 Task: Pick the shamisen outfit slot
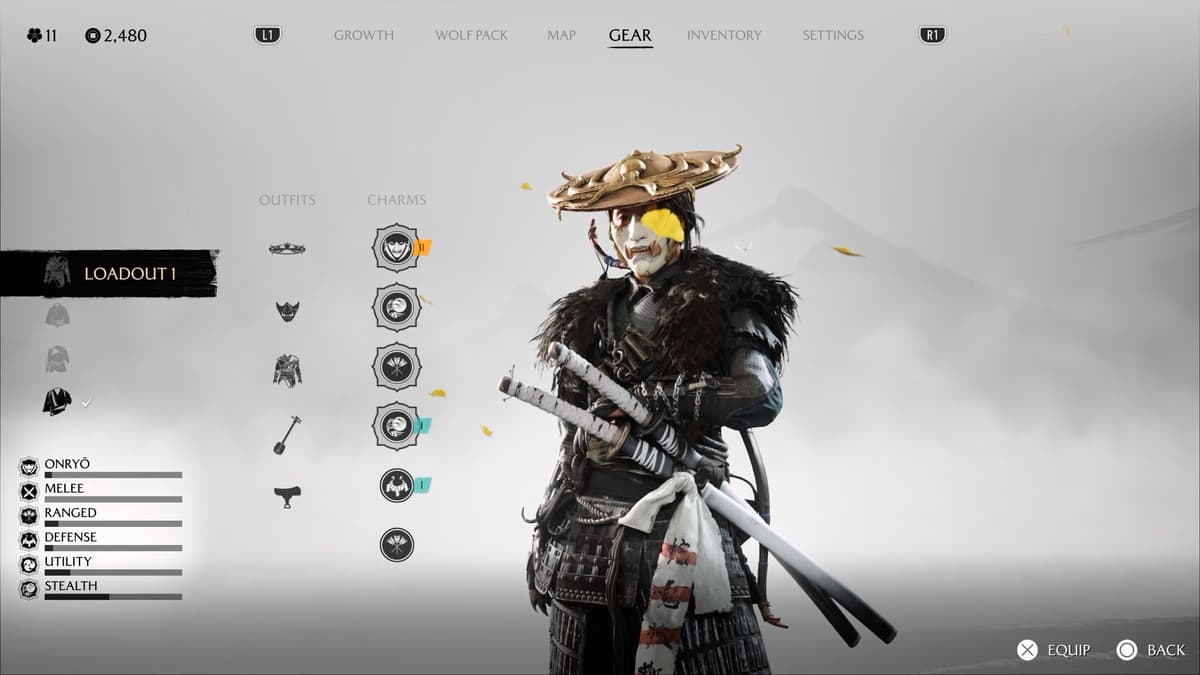(287, 434)
